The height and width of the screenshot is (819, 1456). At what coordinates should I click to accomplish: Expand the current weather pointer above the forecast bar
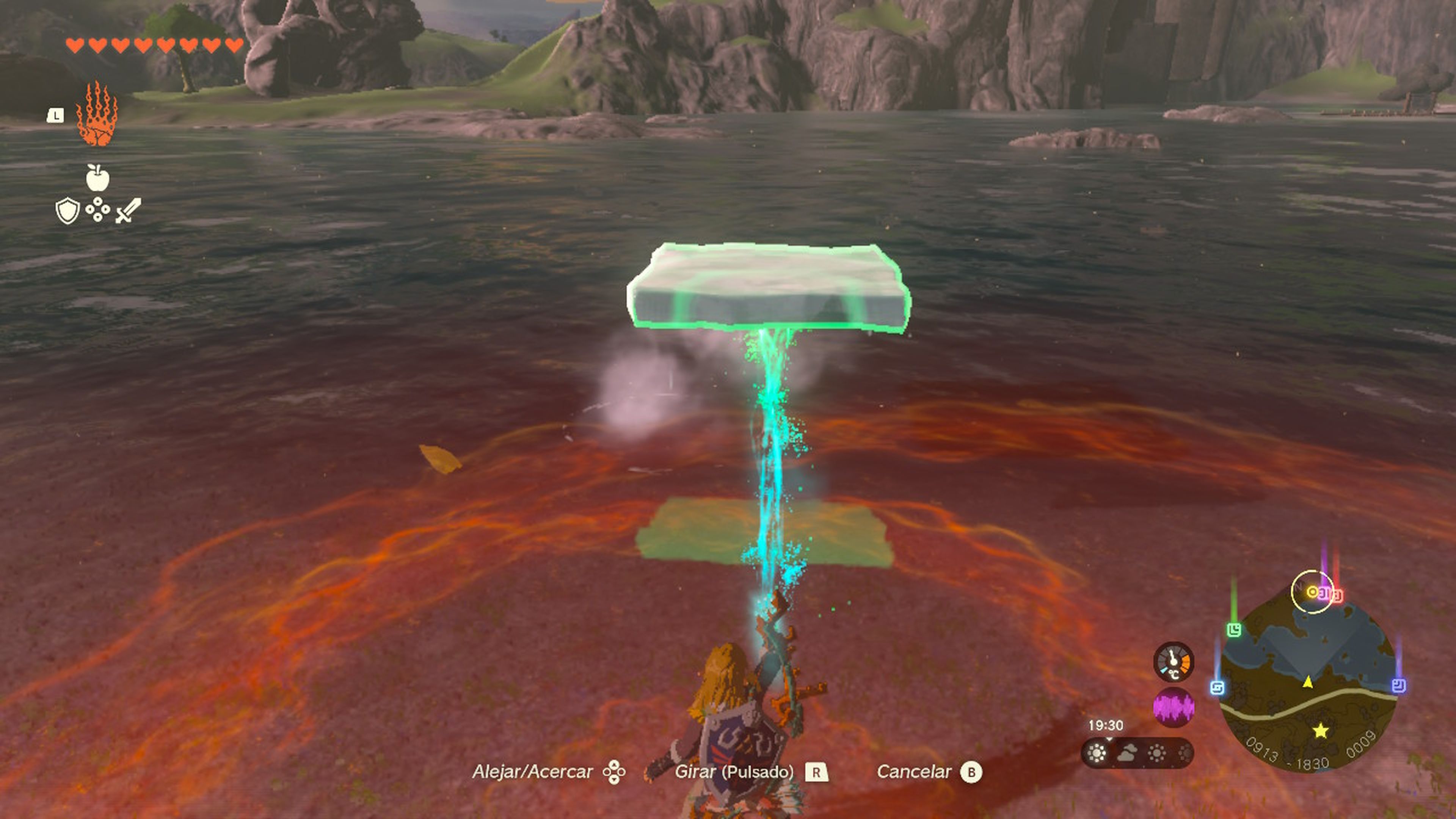[x=1109, y=739]
